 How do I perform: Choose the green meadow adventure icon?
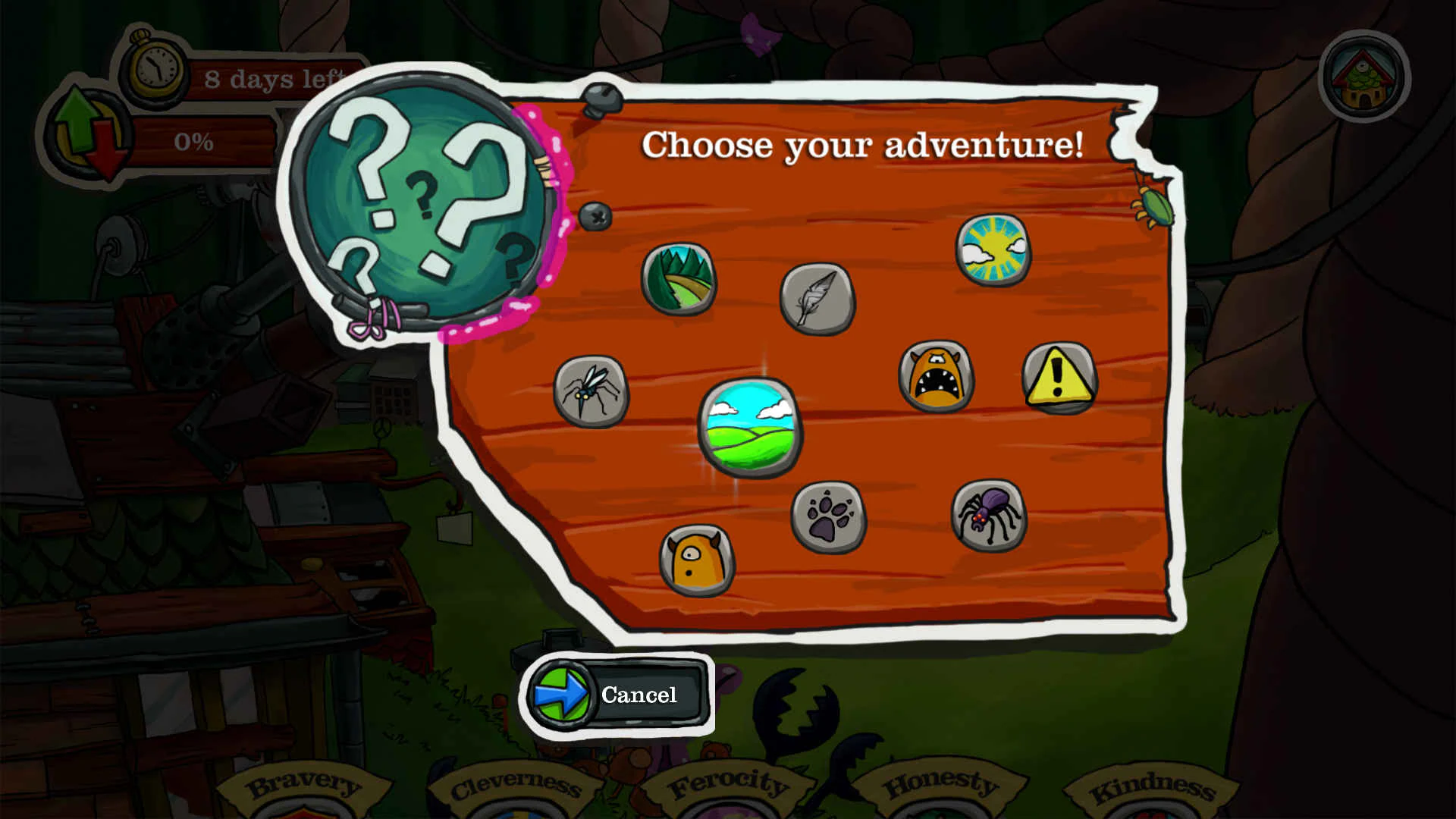point(751,428)
